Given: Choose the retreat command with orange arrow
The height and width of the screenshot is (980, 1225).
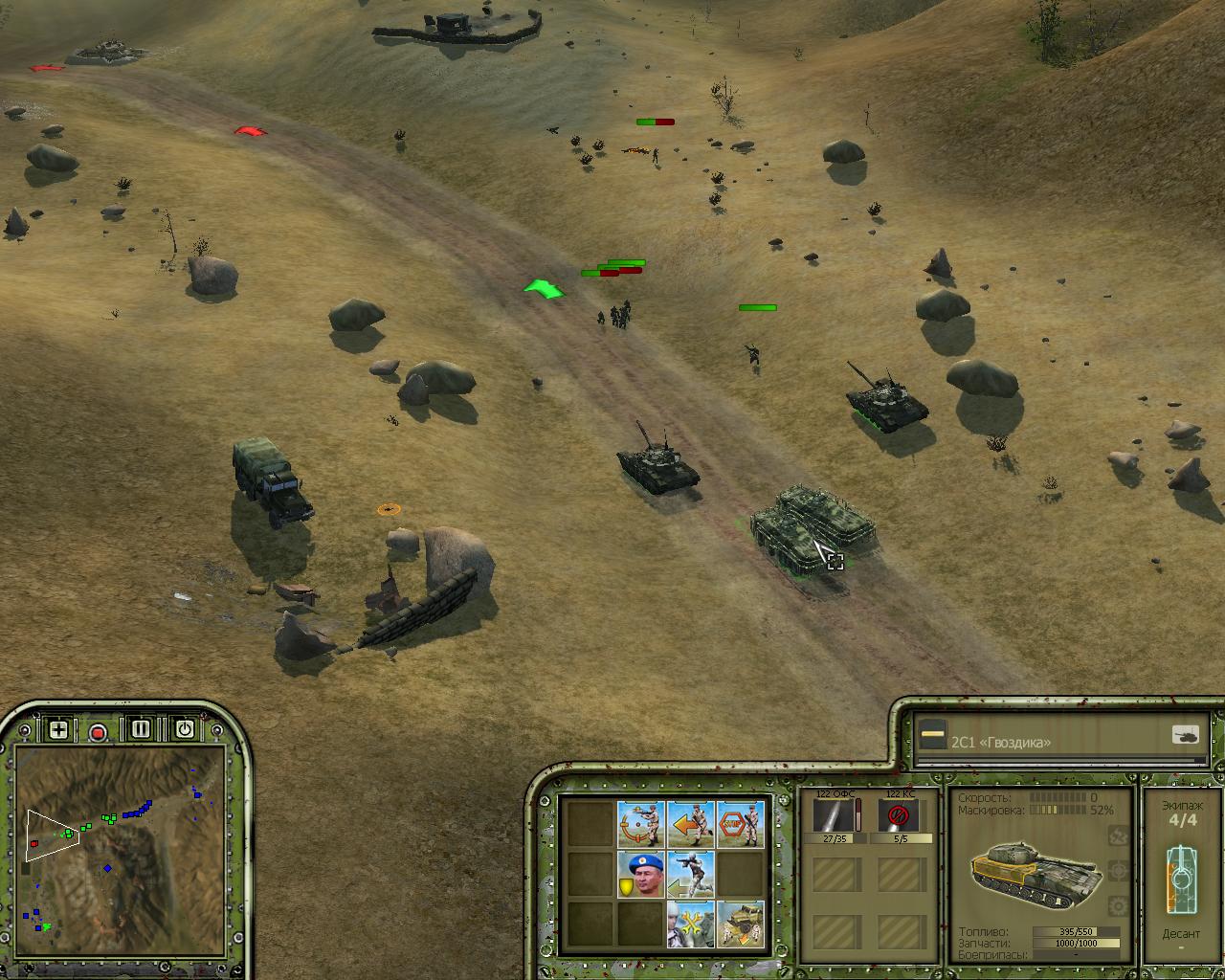Looking at the screenshot, I should click(690, 824).
